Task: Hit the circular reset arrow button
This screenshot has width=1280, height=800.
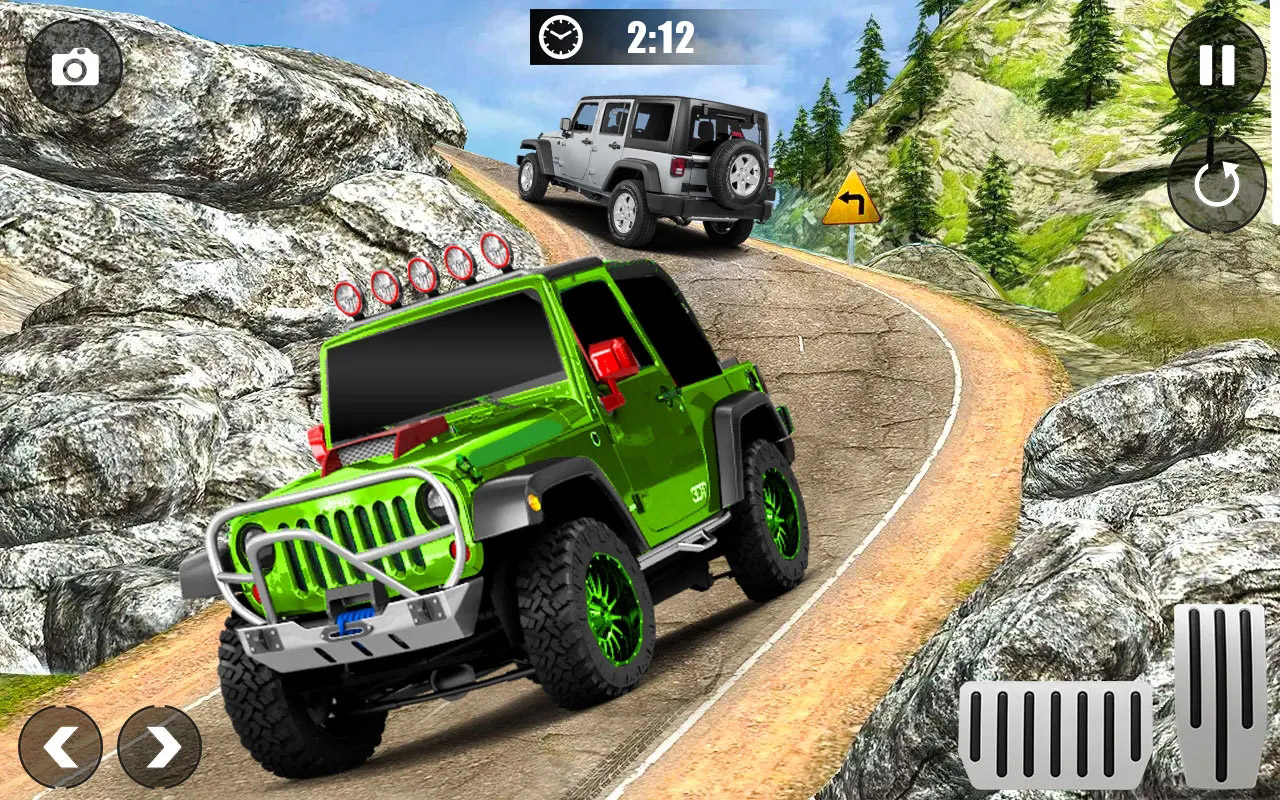Action: (1216, 185)
